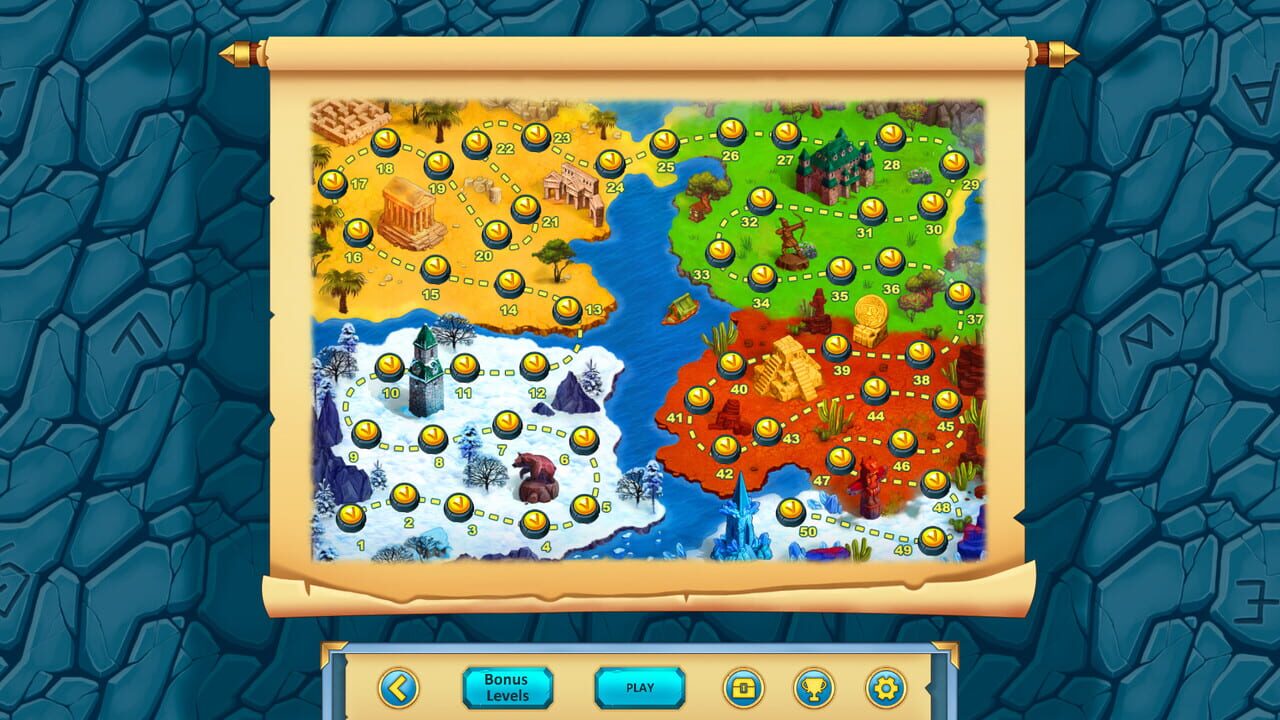Select level 17 marker in the desert
The height and width of the screenshot is (720, 1280).
333,184
